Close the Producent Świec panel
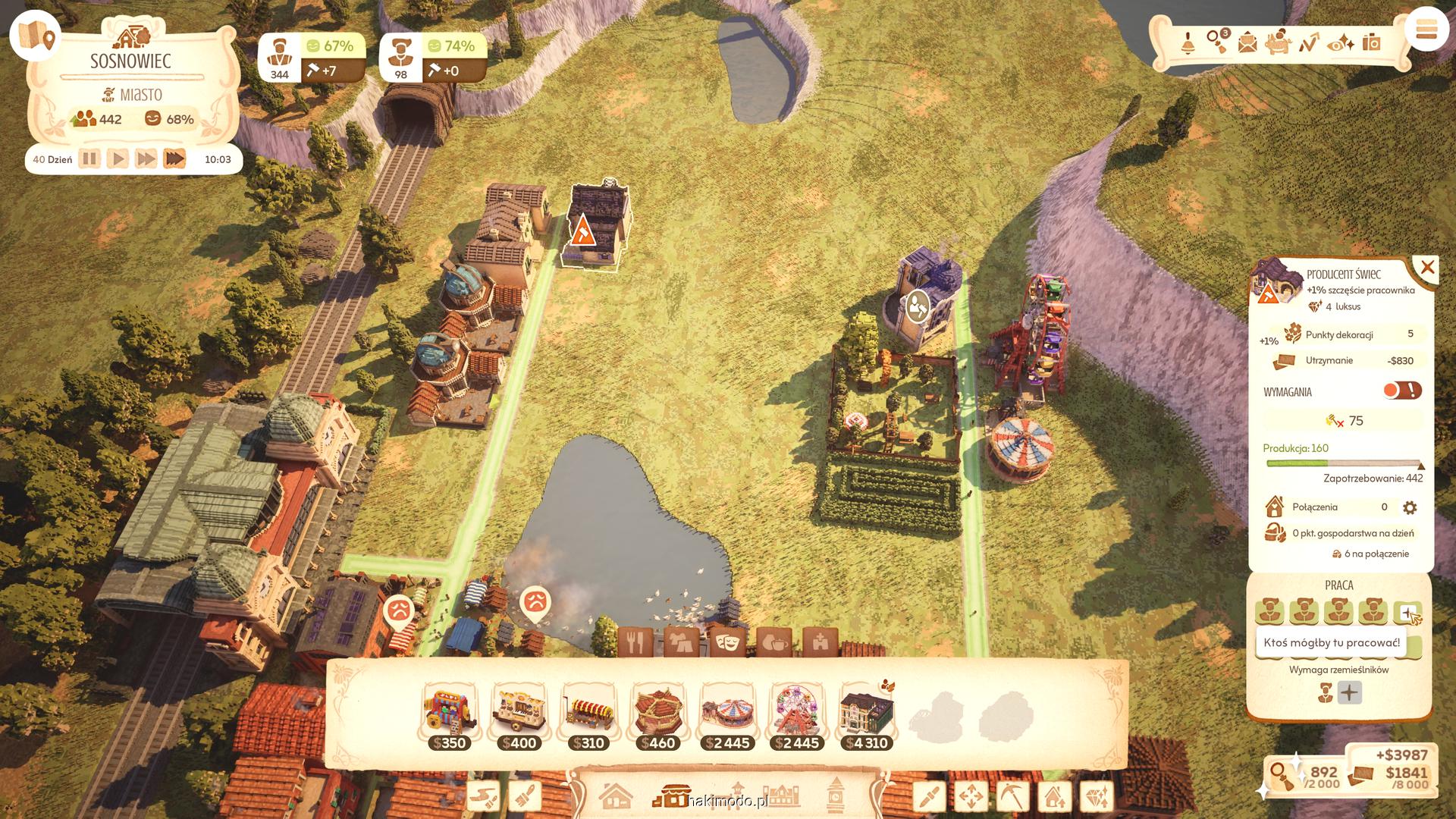The image size is (1456, 819). pos(1427,268)
